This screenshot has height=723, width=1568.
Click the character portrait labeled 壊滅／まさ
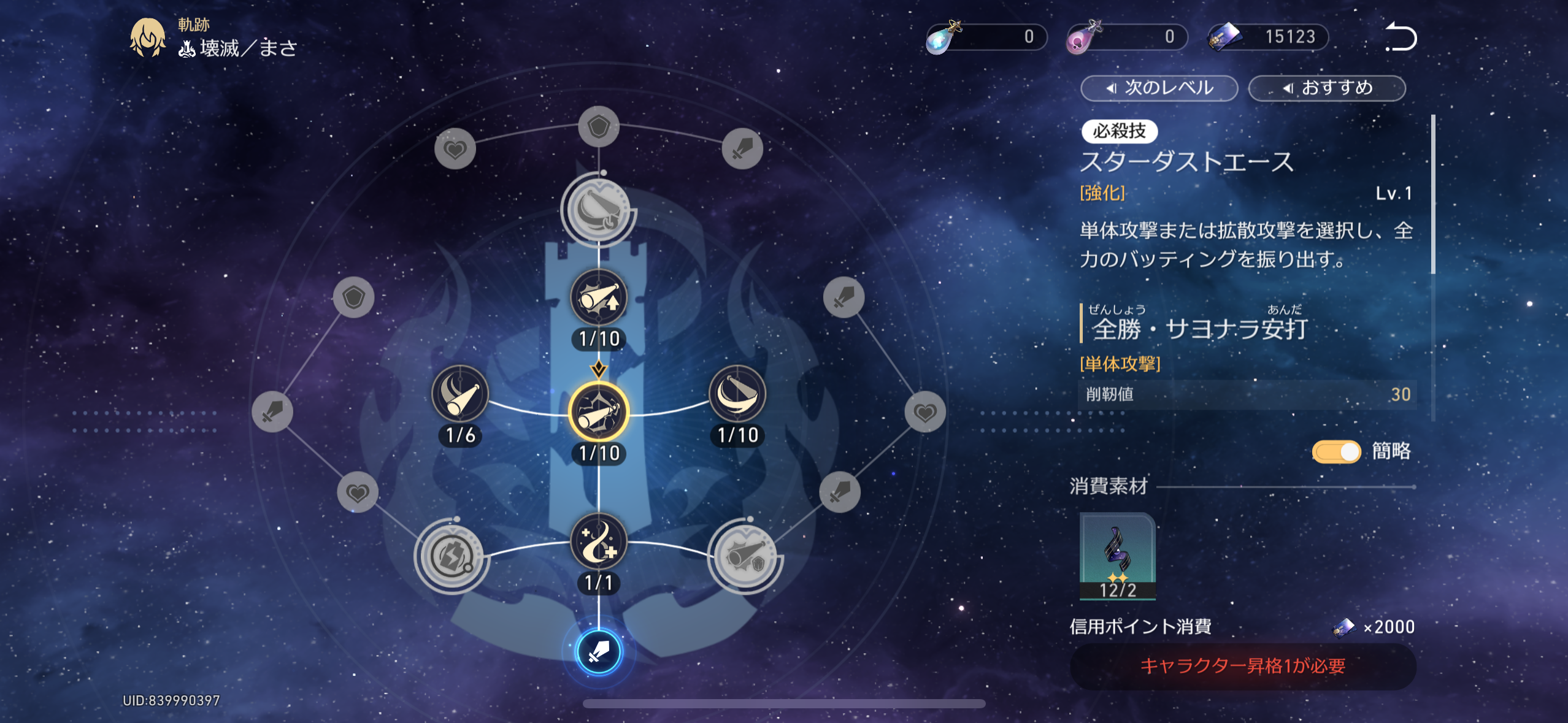[x=146, y=38]
